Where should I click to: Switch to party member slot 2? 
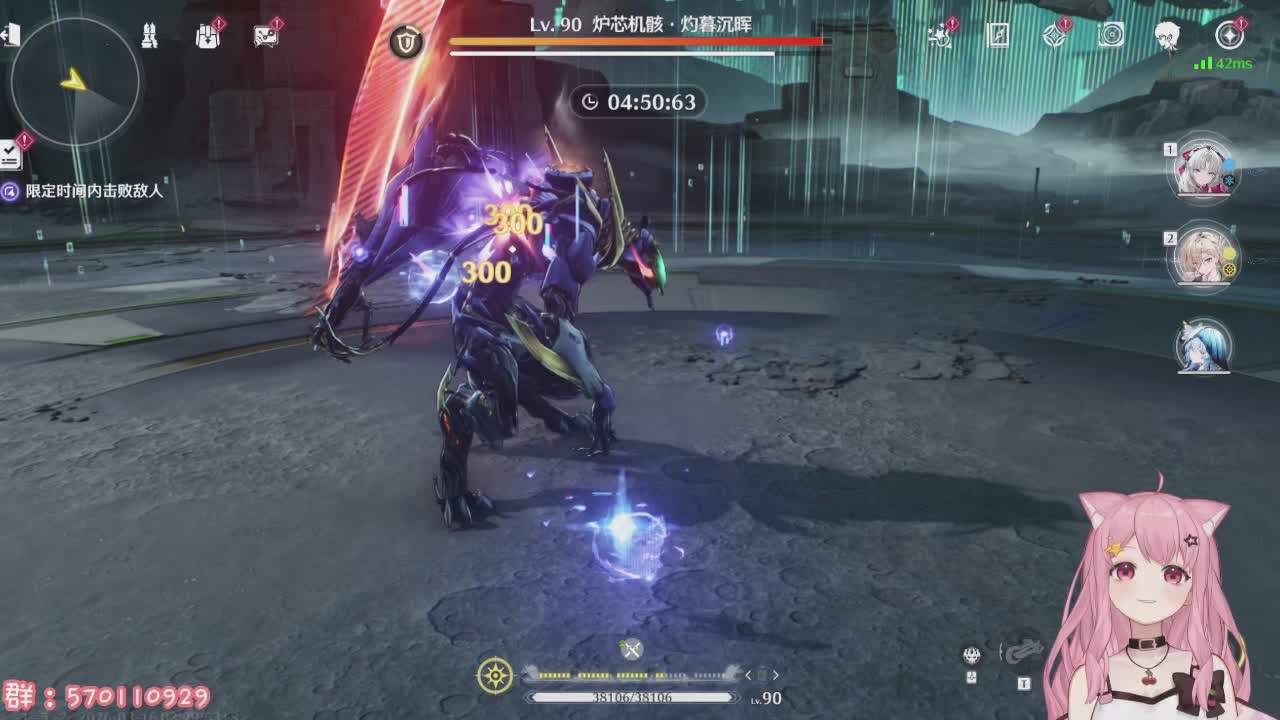pos(1203,257)
